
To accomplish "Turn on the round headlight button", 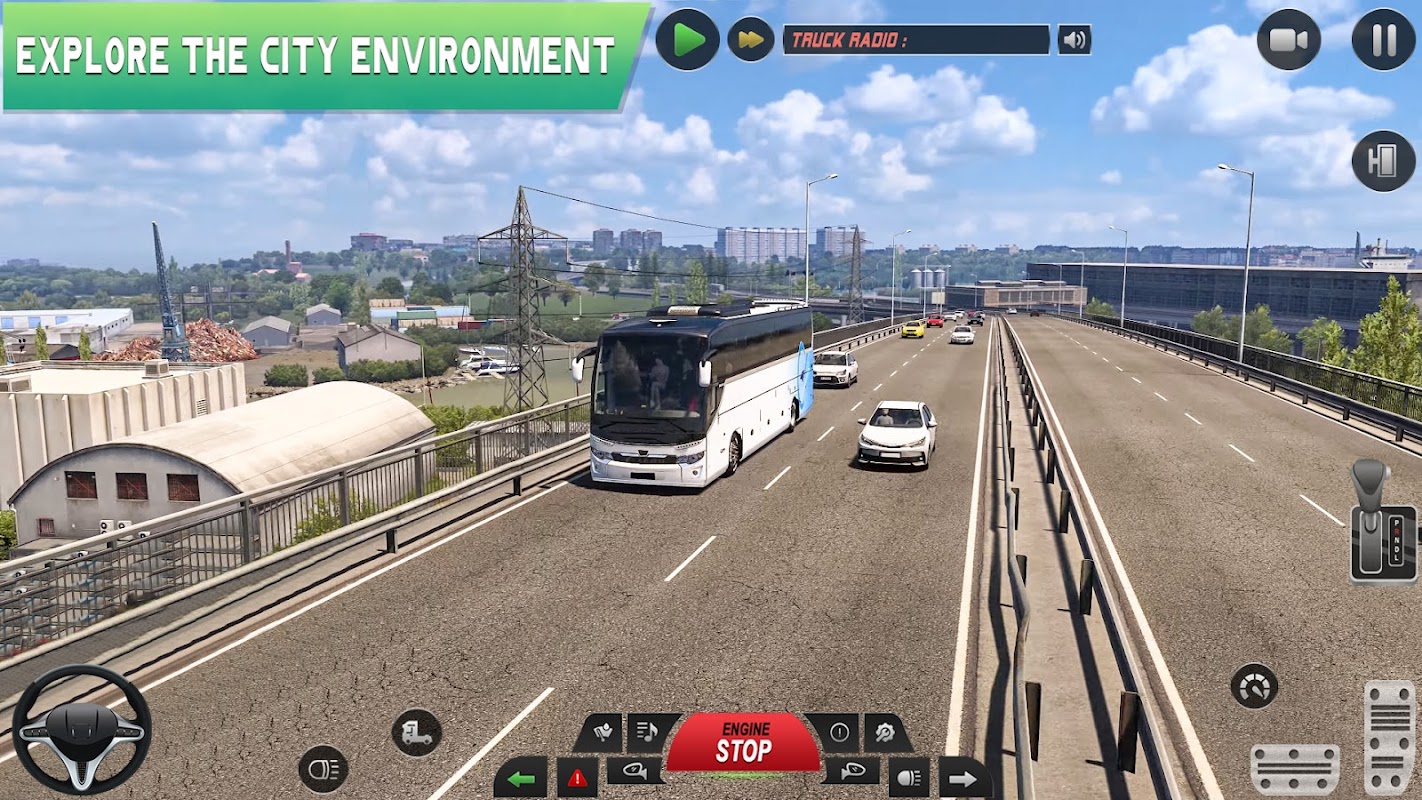I will click(x=323, y=769).
